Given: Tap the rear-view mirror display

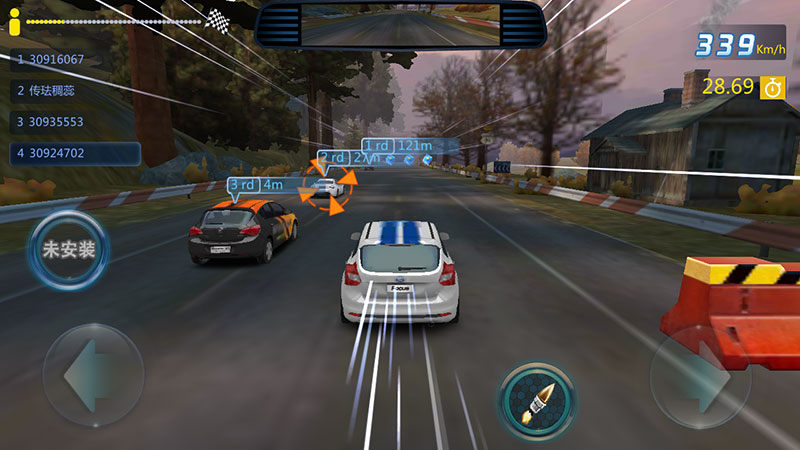Looking at the screenshot, I should [400, 24].
